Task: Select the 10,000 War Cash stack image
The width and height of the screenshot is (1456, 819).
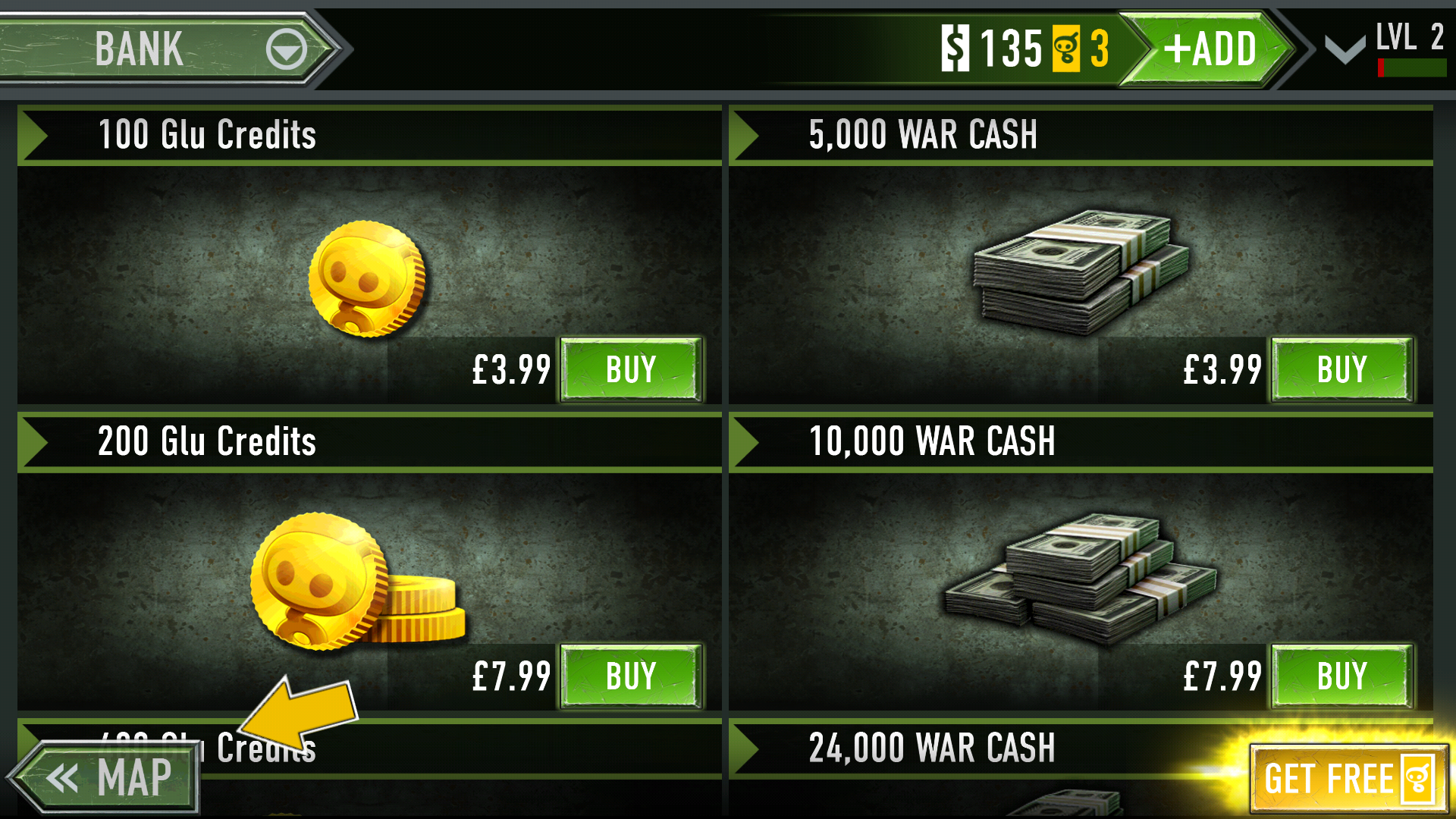Action: (x=1080, y=578)
